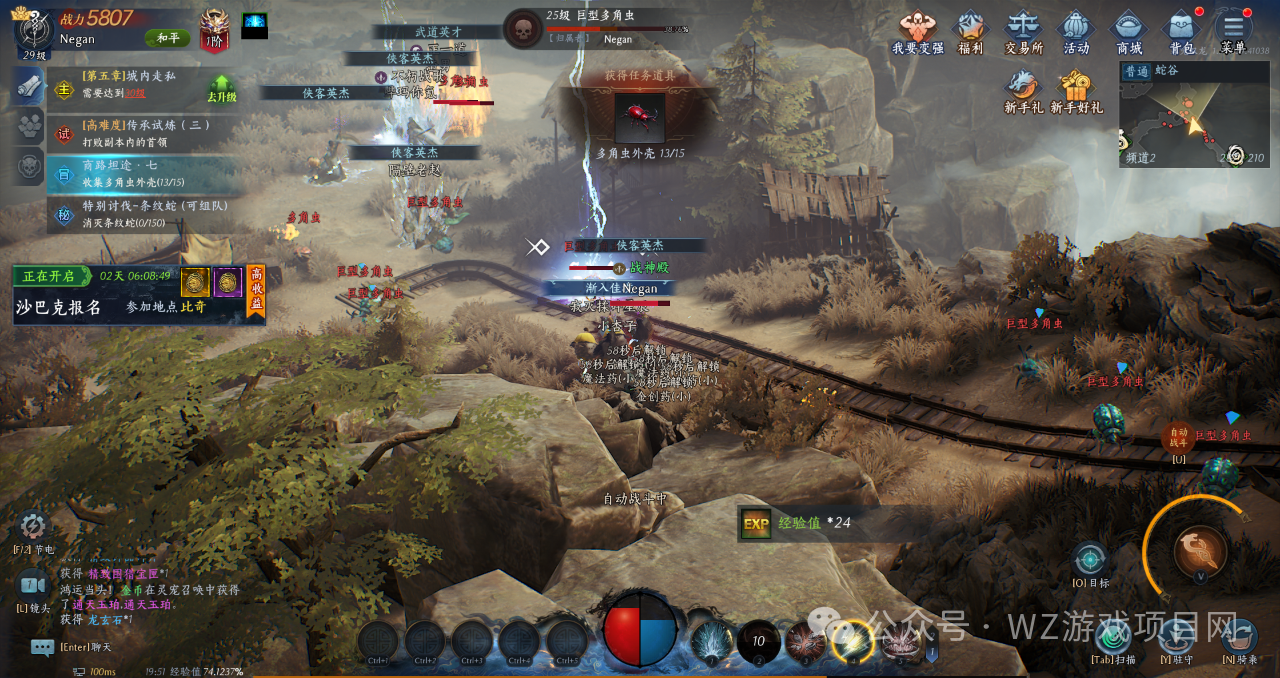The height and width of the screenshot is (678, 1280).
Task: Open the 菜单 main menu
Action: [x=1233, y=30]
